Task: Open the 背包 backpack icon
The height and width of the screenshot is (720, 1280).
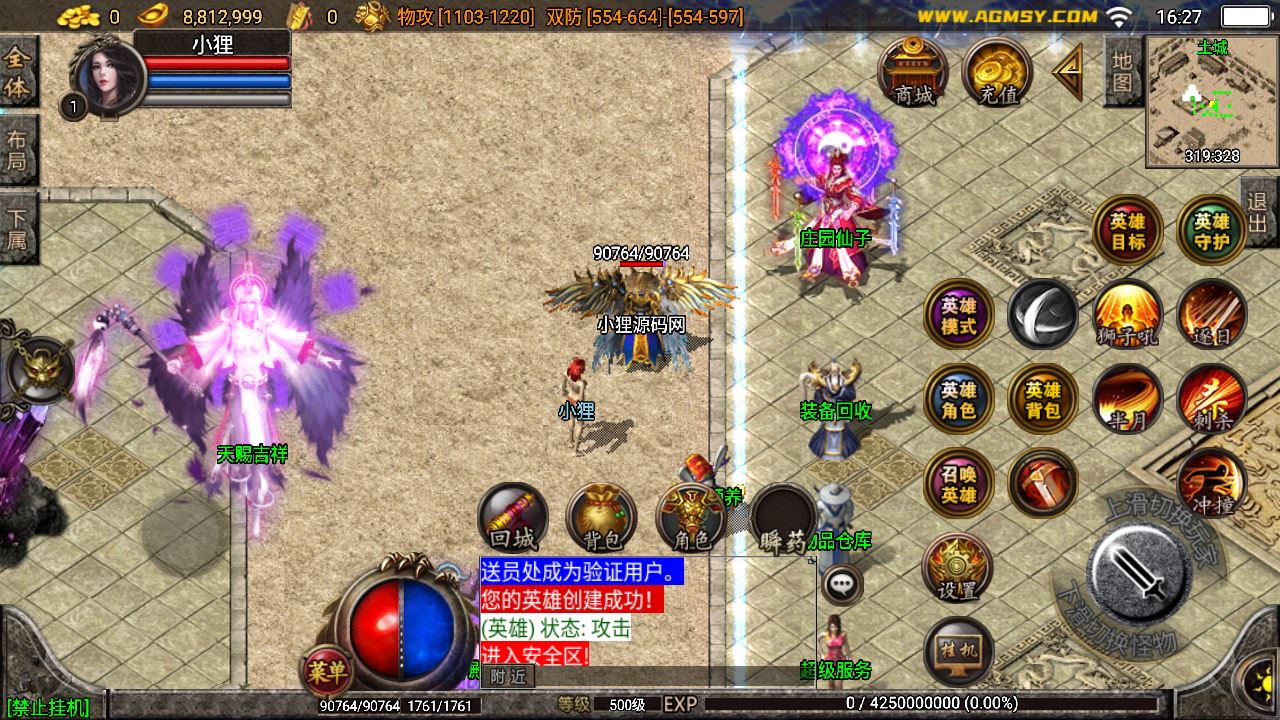Action: pos(600,515)
